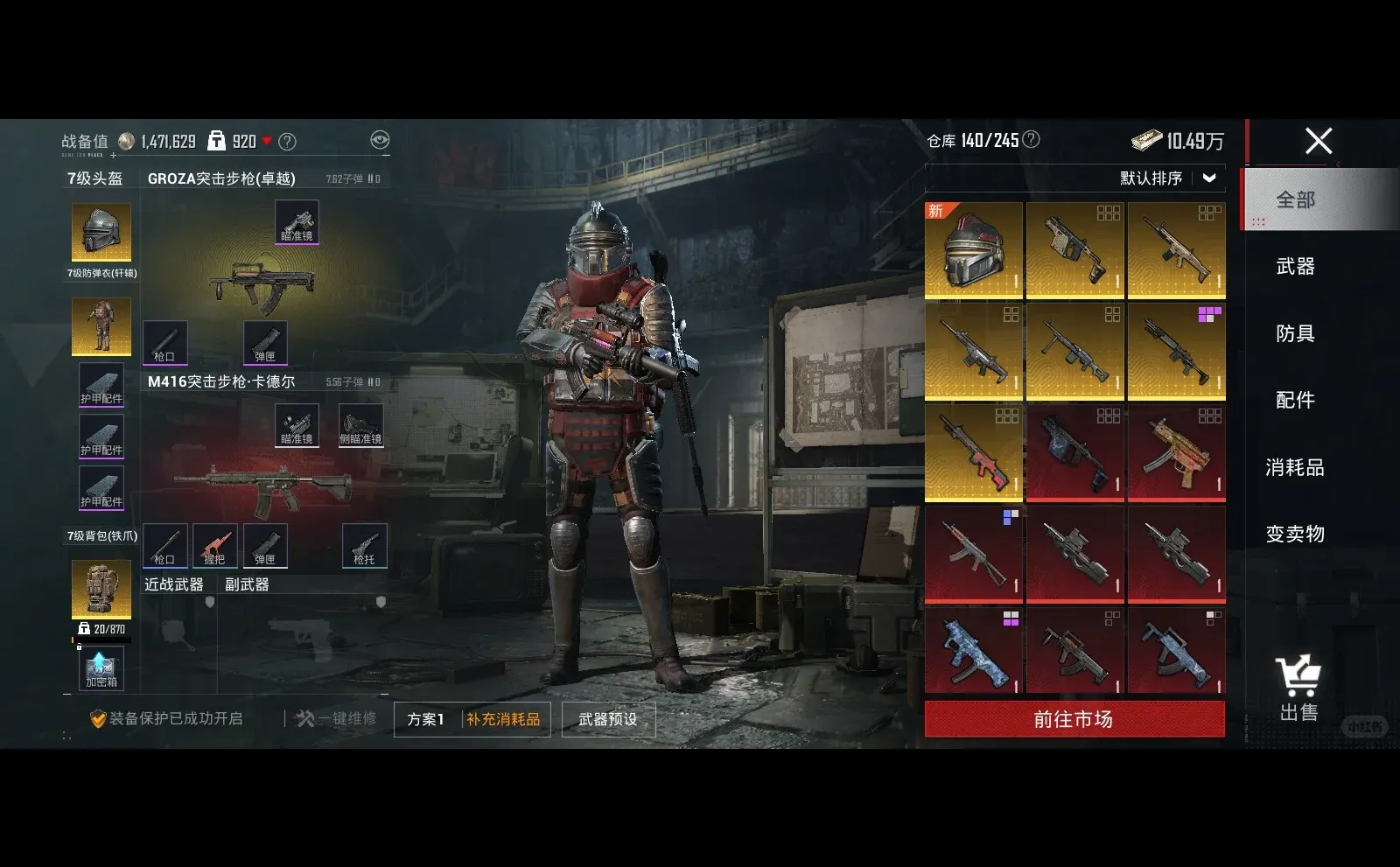Screen dimensions: 1400x867
Task: Go to the market via 前往市场
Action: coord(1074,719)
